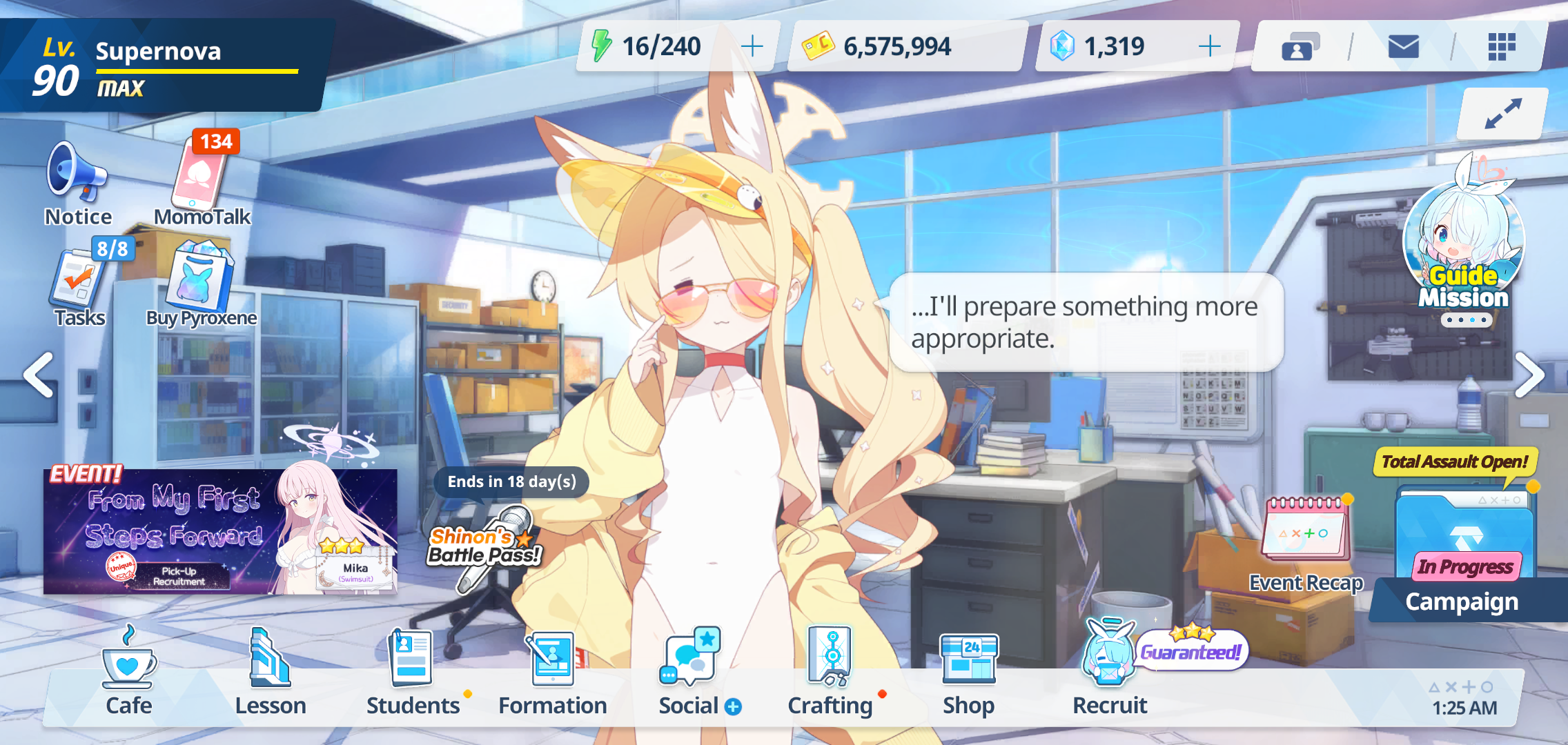This screenshot has height=745, width=1568.
Task: View the Event Recap calendar
Action: point(1306,545)
